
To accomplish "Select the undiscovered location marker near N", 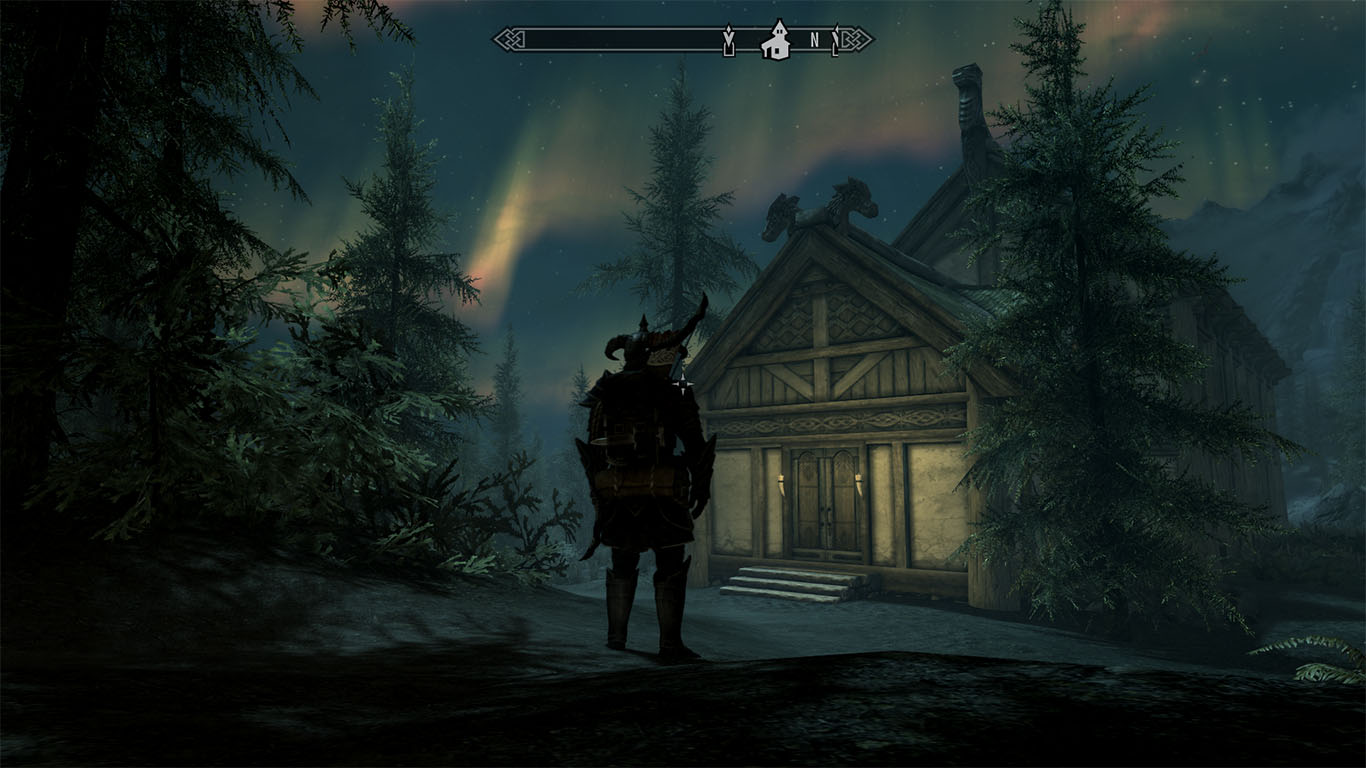I will (837, 40).
